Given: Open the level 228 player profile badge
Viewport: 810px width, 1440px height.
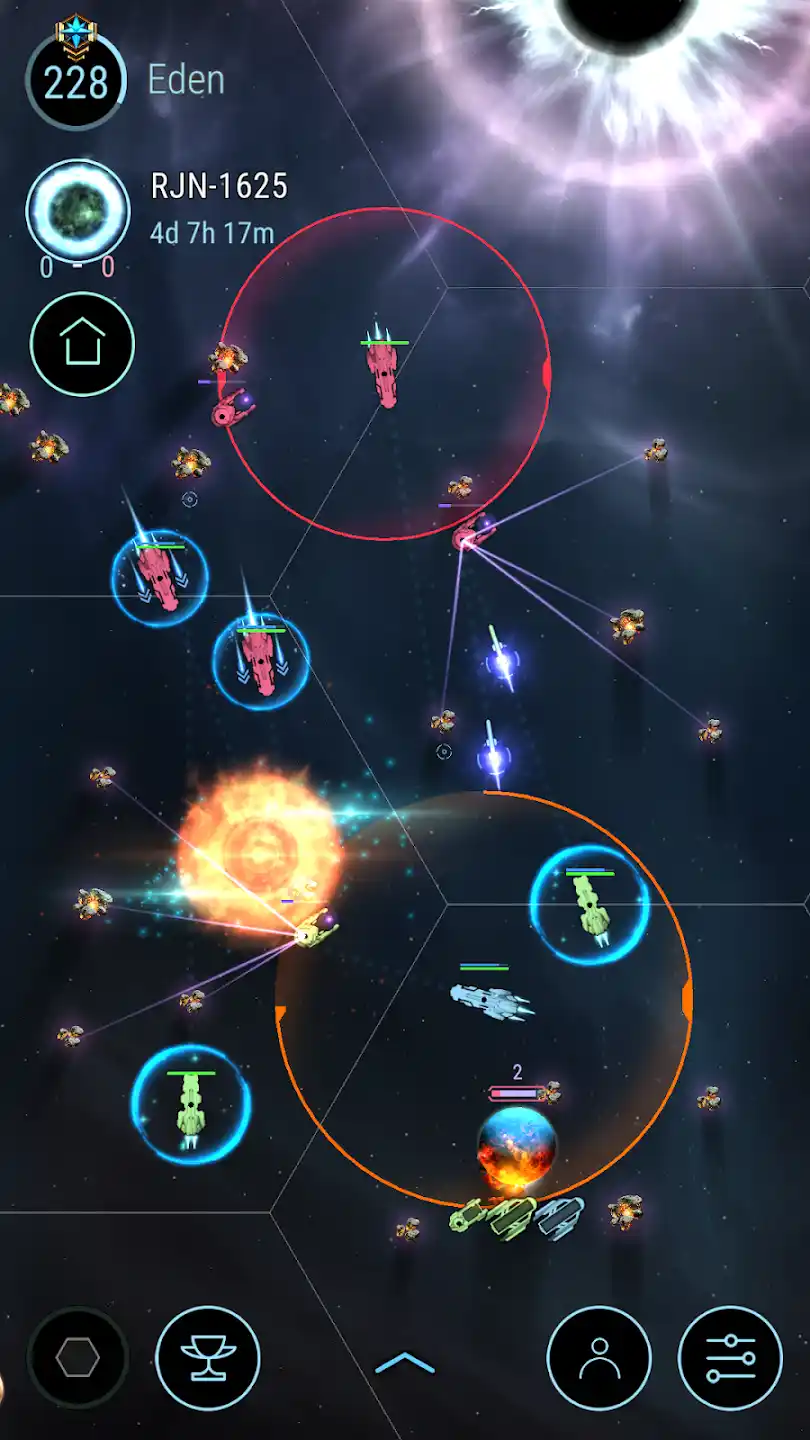Looking at the screenshot, I should (x=76, y=81).
